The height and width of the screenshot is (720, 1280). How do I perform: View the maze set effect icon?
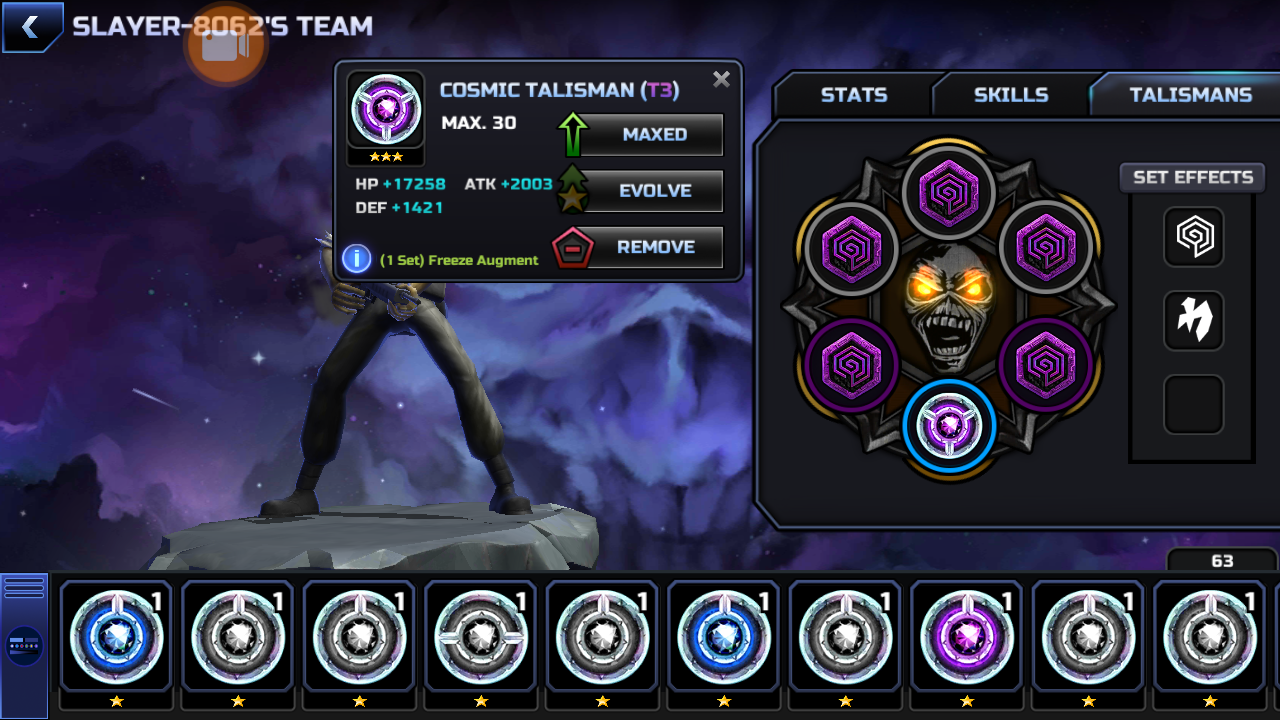click(1194, 237)
